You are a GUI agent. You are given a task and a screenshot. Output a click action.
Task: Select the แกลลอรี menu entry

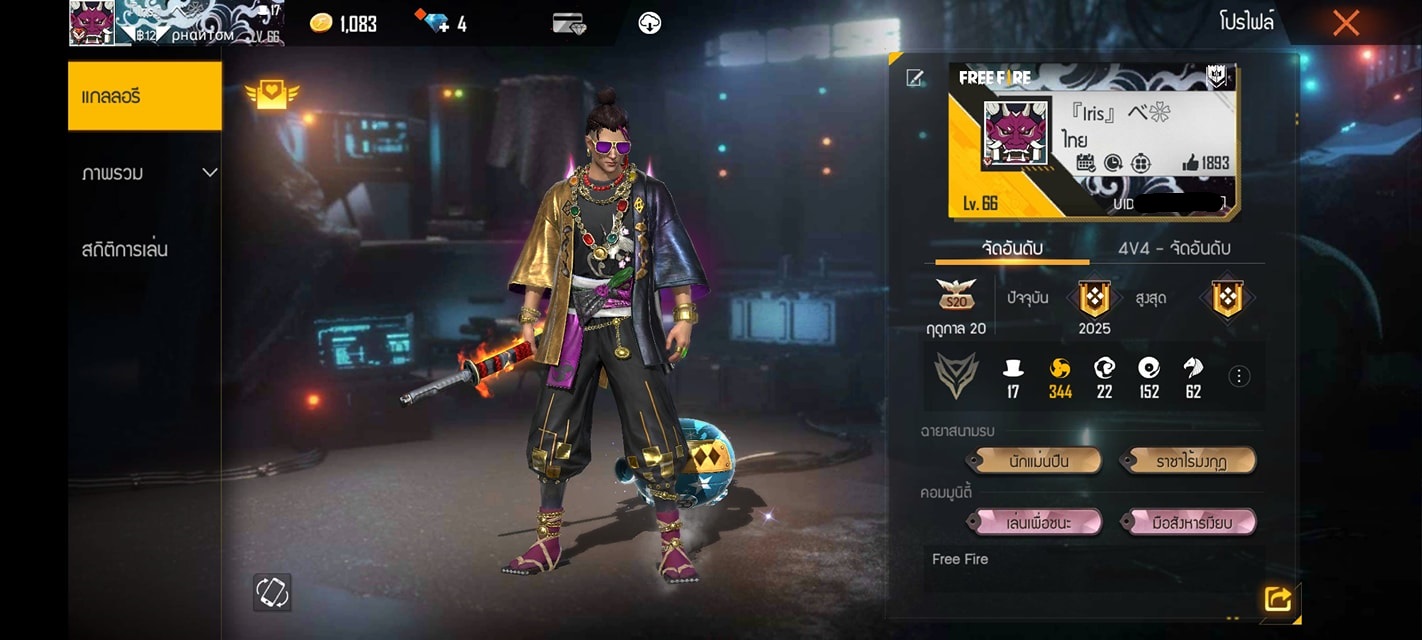coord(144,96)
